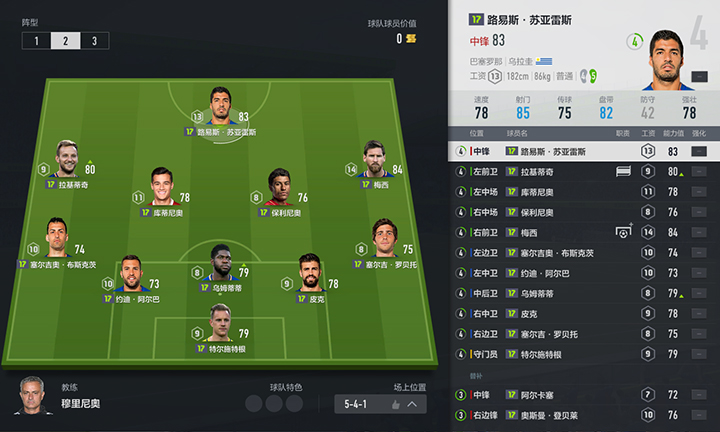Click the upgrade button on Suárez's row
Image resolution: width=720 pixels, height=432 pixels.
pos(698,151)
